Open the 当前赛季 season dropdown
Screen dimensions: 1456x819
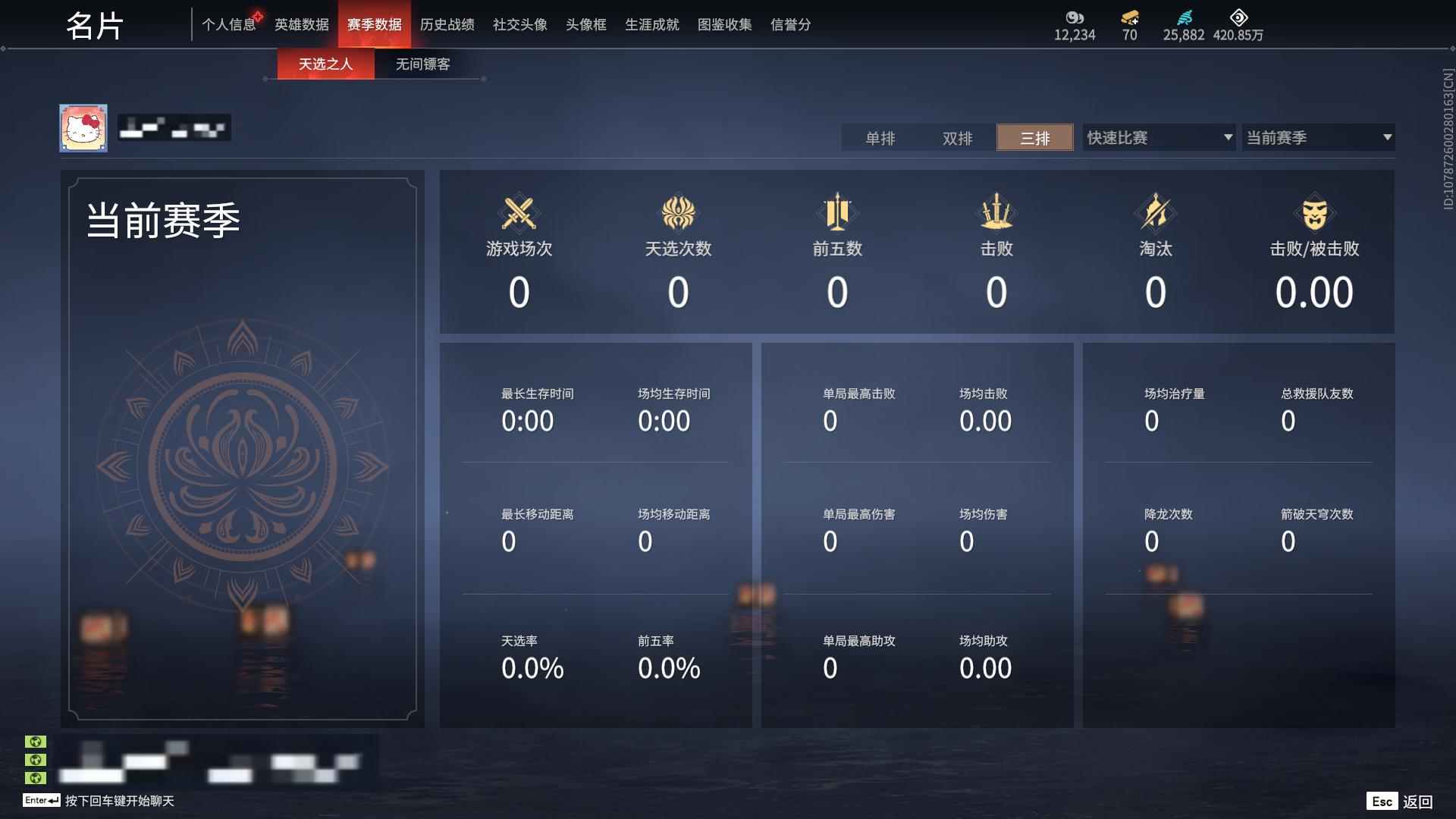[1317, 137]
